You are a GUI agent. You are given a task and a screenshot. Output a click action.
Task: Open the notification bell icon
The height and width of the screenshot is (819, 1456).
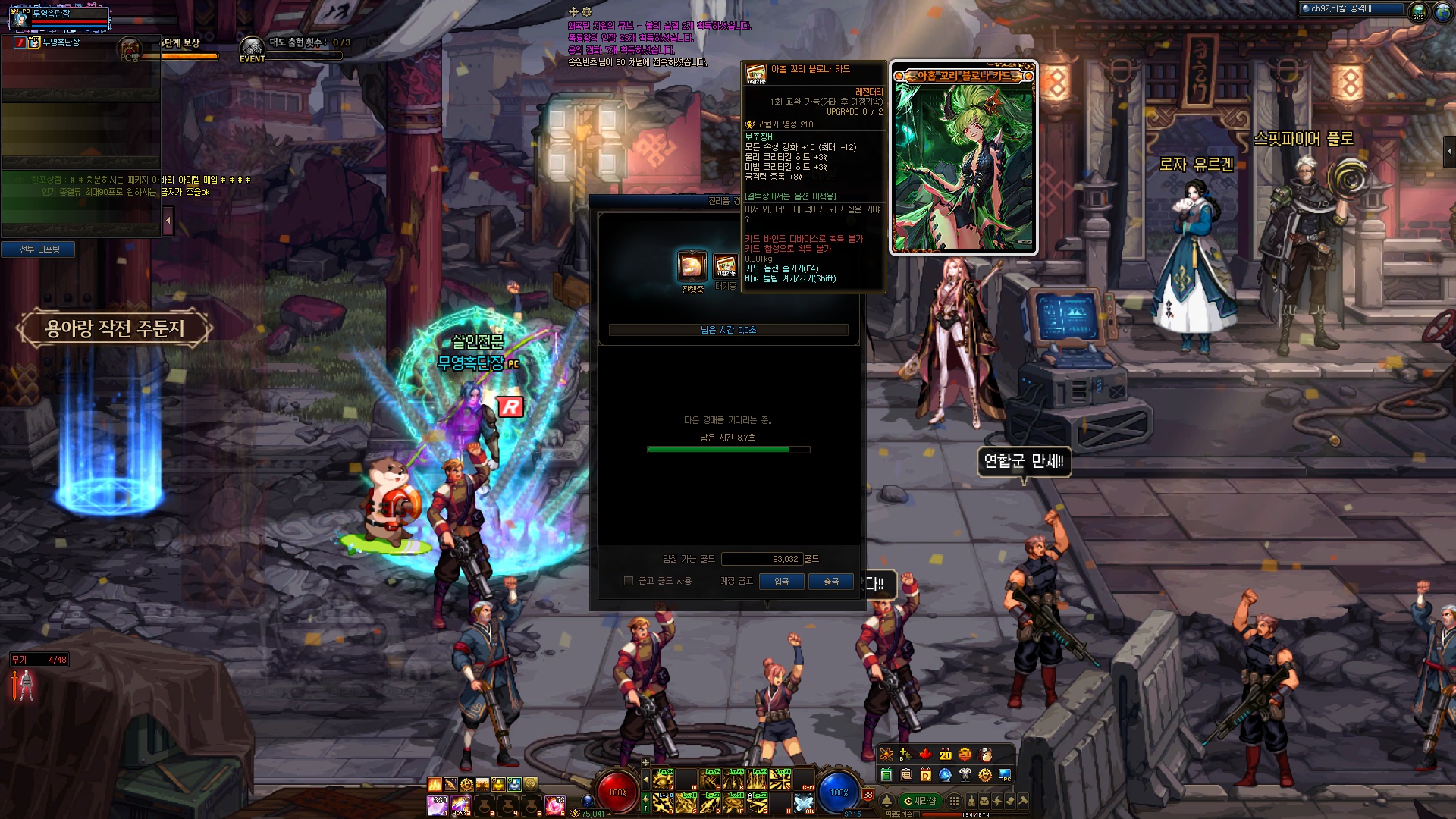click(x=886, y=801)
